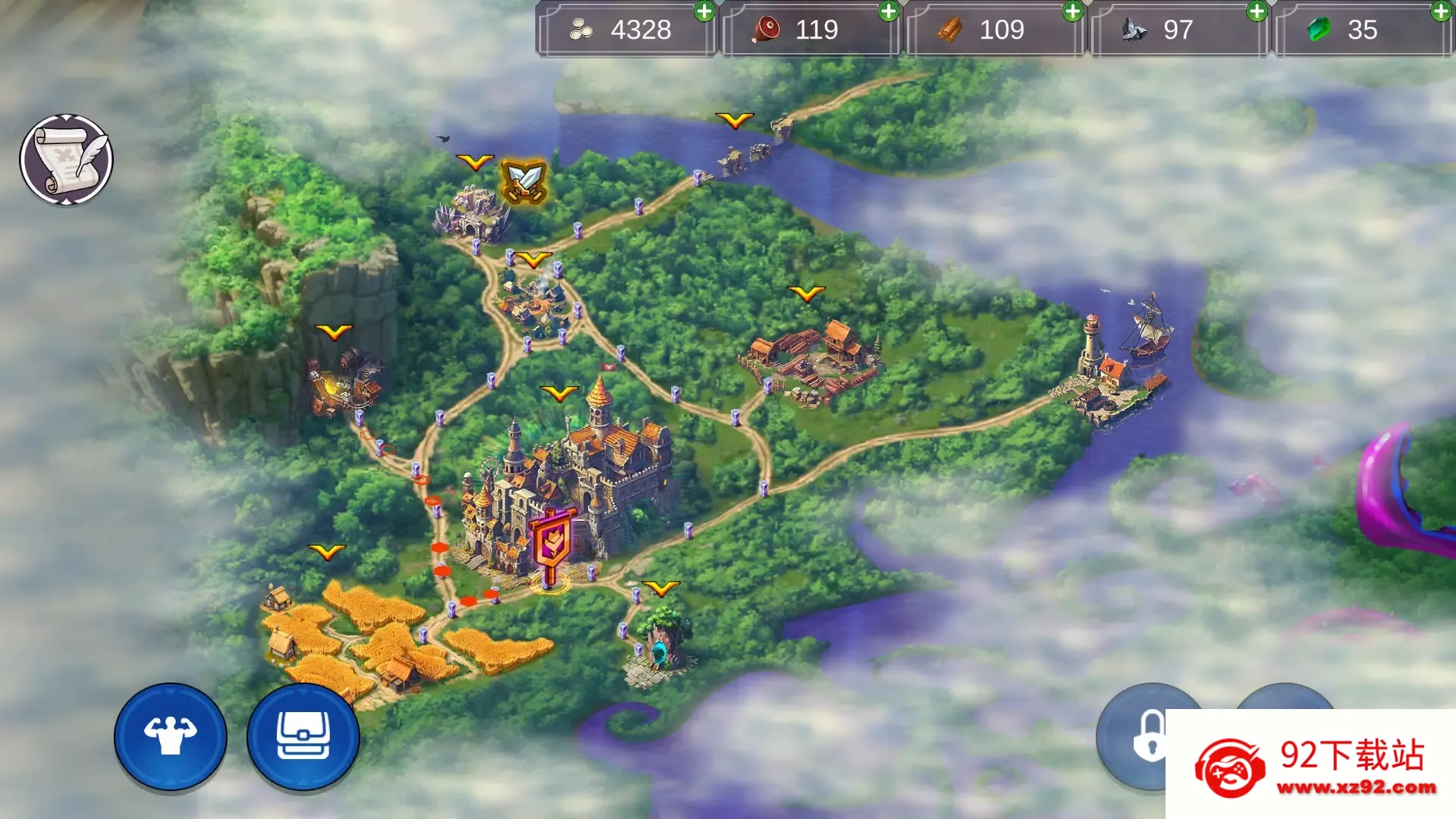Select the arrow marker above broken bridge
The image size is (1456, 819).
pos(734,120)
